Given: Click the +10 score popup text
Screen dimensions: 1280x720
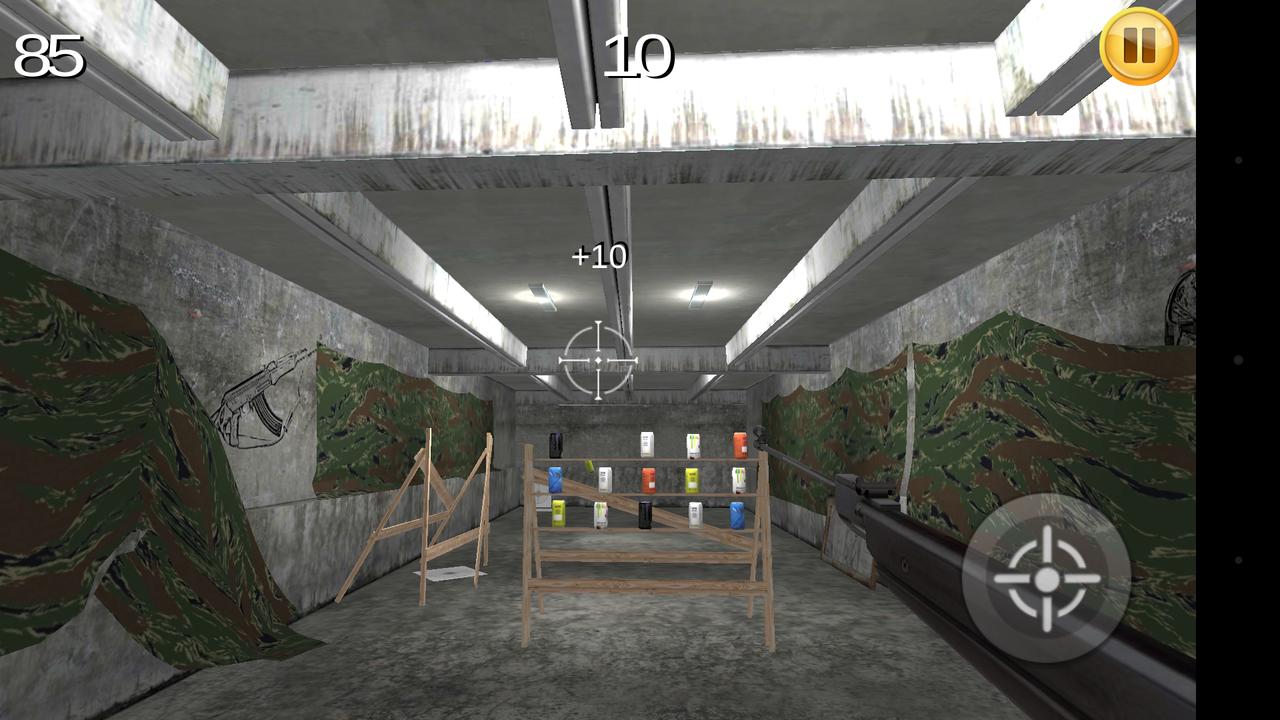Looking at the screenshot, I should [597, 257].
